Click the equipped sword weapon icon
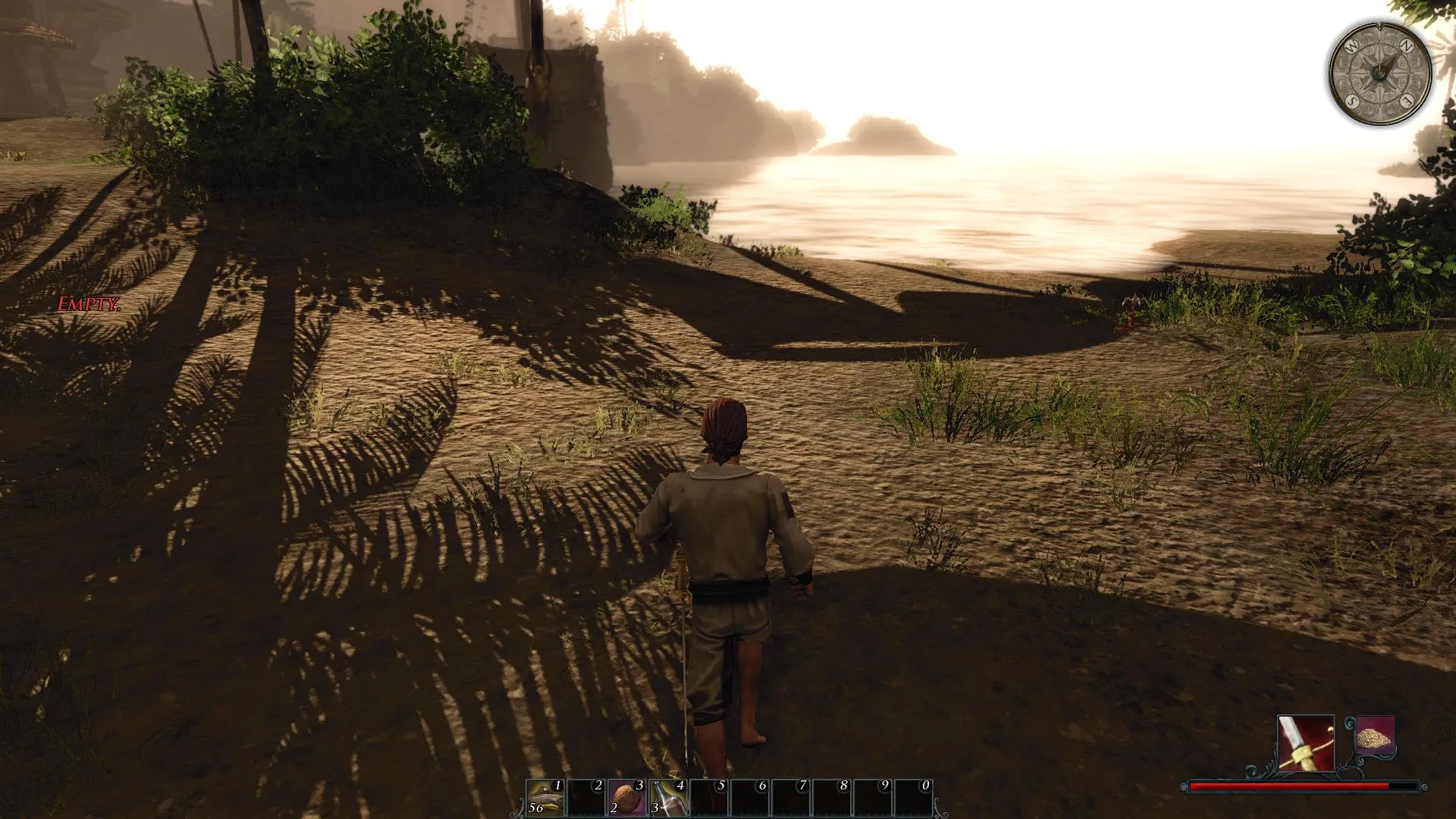Viewport: 1456px width, 819px height. [1306, 742]
